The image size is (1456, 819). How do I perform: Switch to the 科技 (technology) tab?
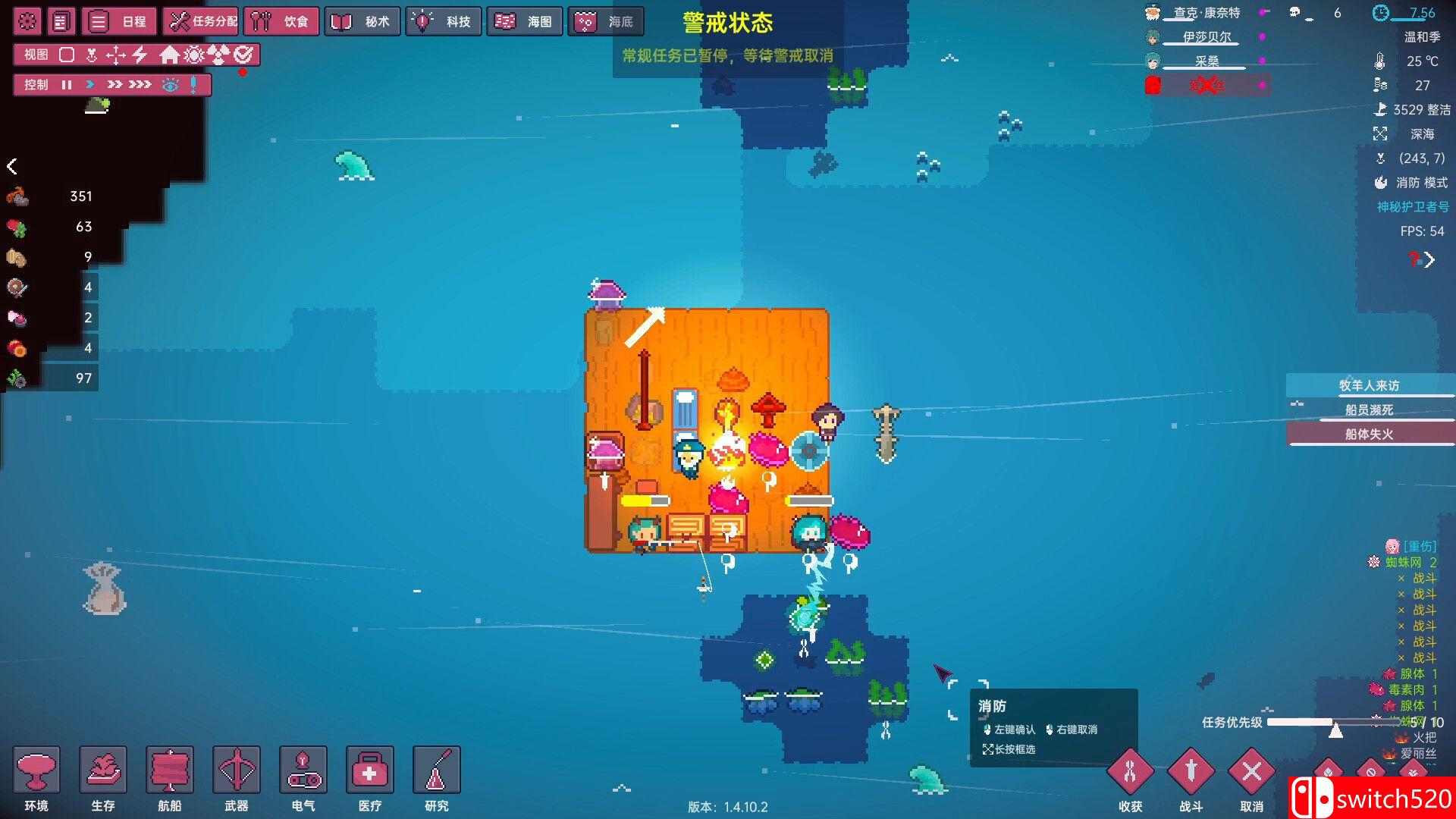point(444,21)
